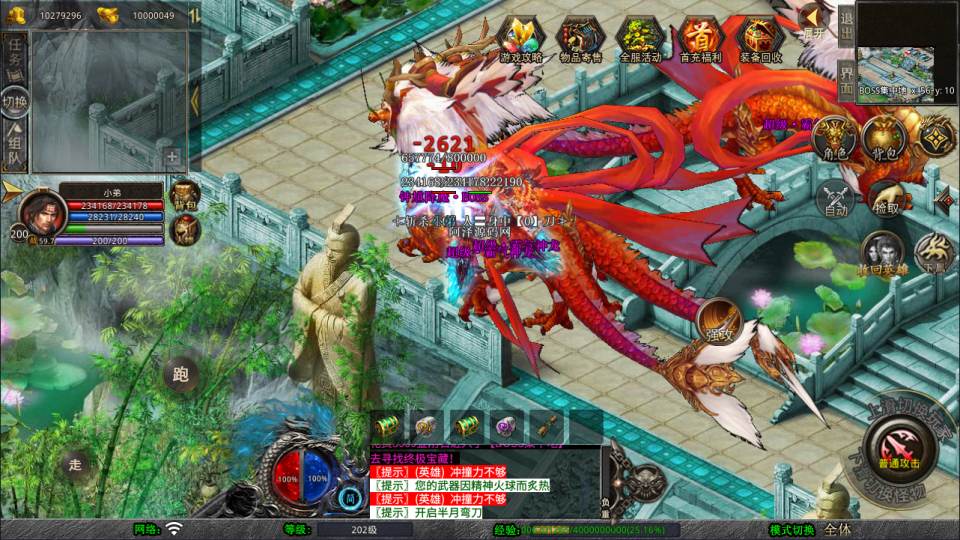The image size is (960, 540).
Task: Open the 首充福利 first-recharge bonus
Action: [x=701, y=40]
